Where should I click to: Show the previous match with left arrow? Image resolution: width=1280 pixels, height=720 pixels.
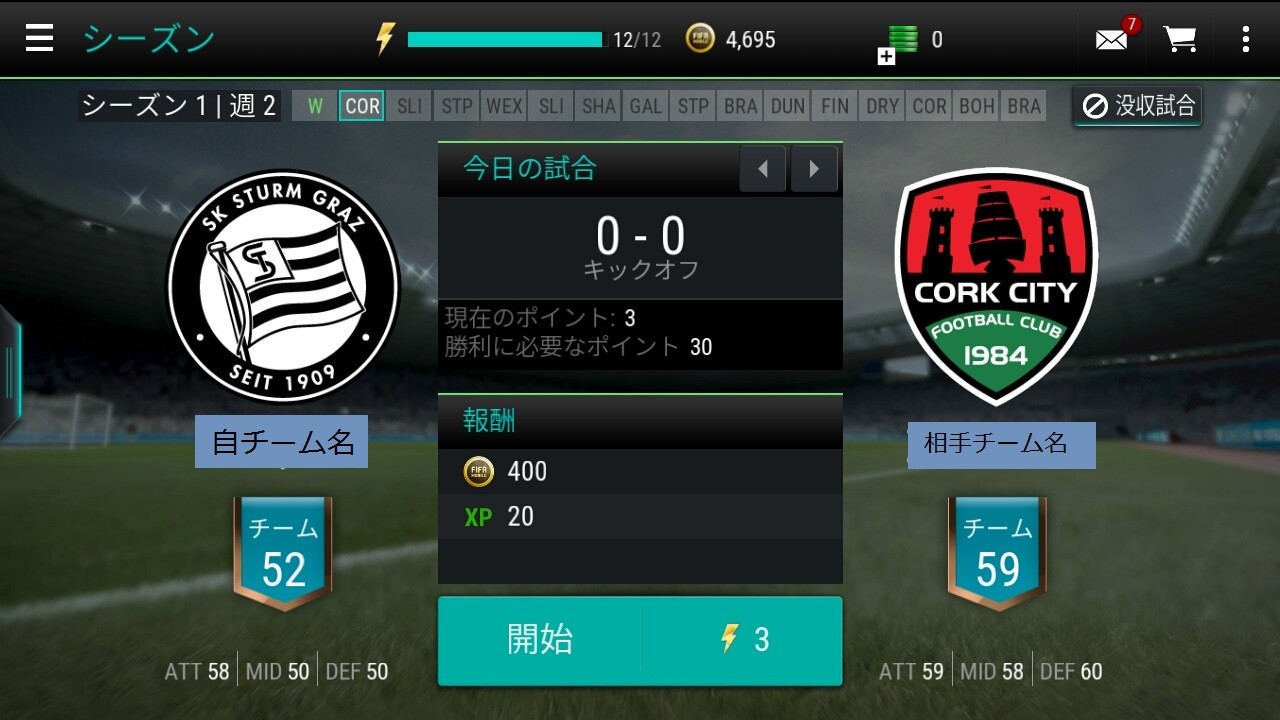pos(763,169)
